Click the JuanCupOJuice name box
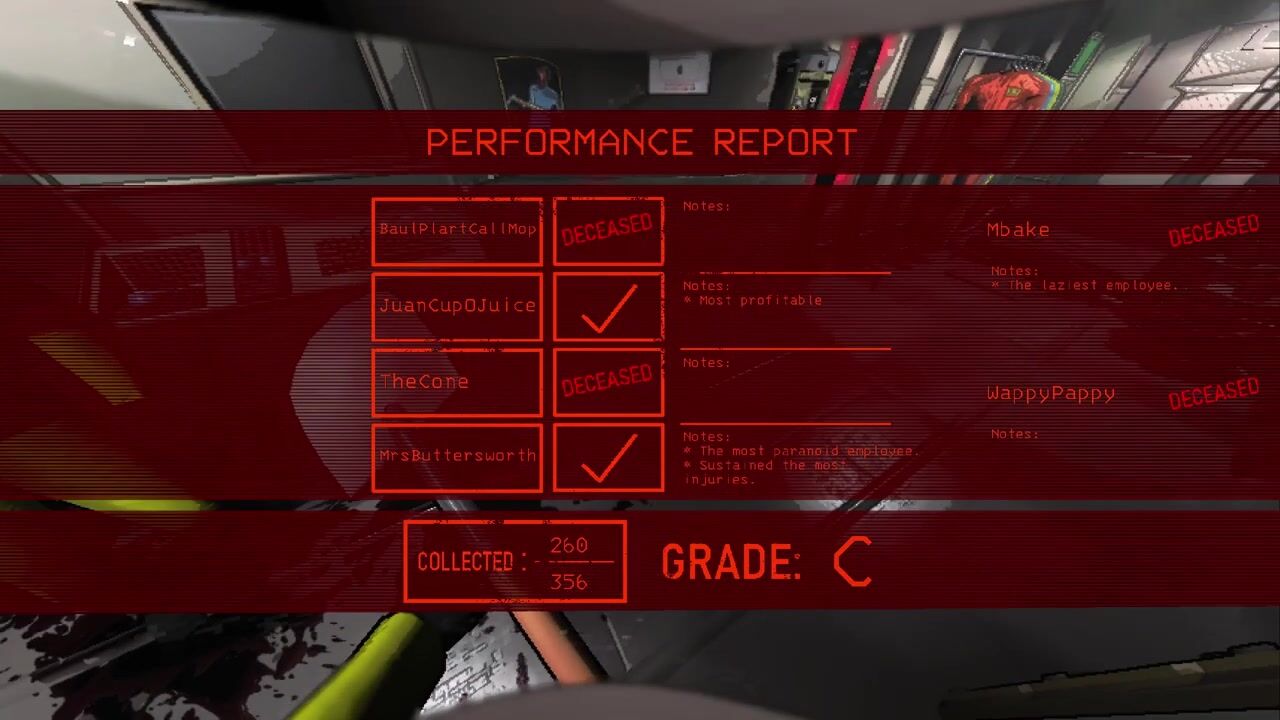This screenshot has width=1280, height=720. [x=457, y=306]
